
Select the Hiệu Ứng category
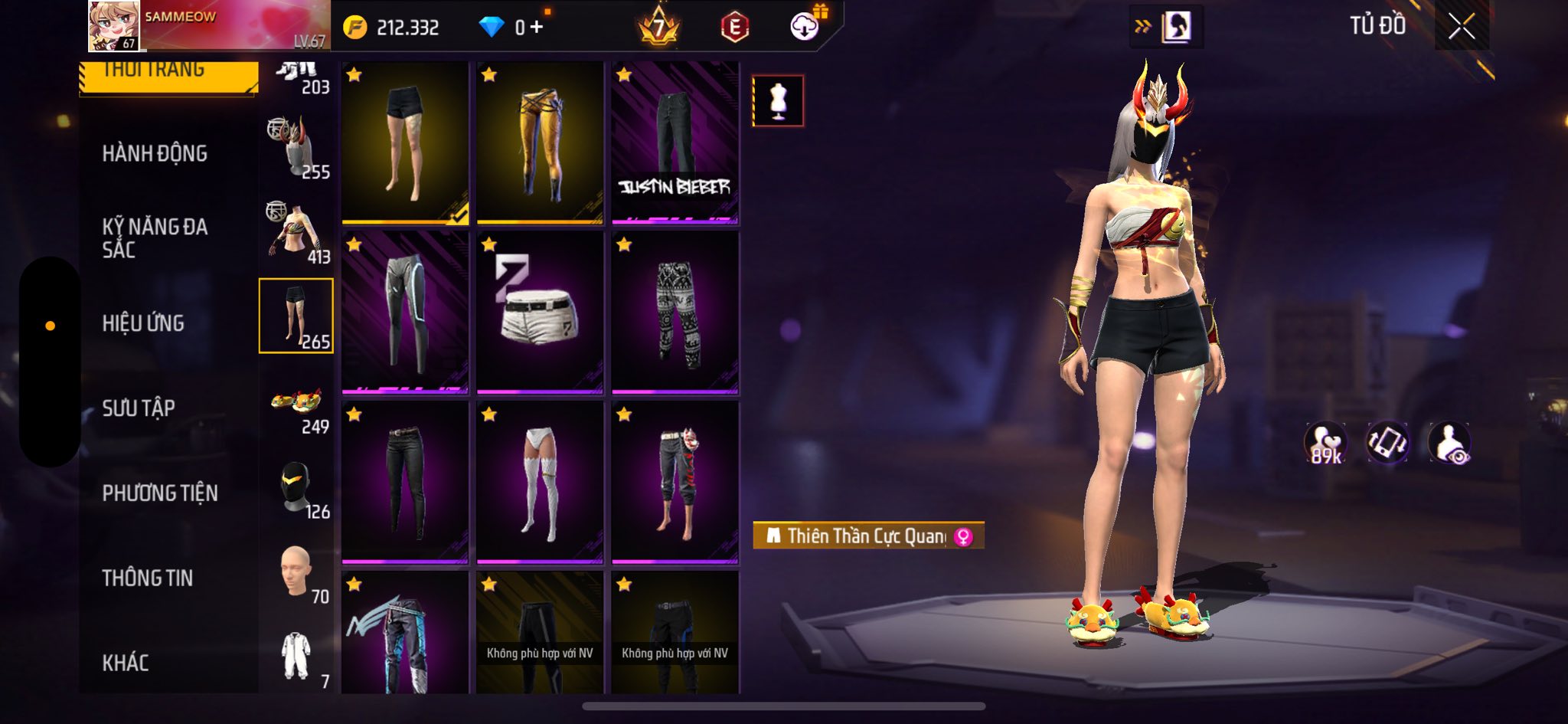coord(143,323)
